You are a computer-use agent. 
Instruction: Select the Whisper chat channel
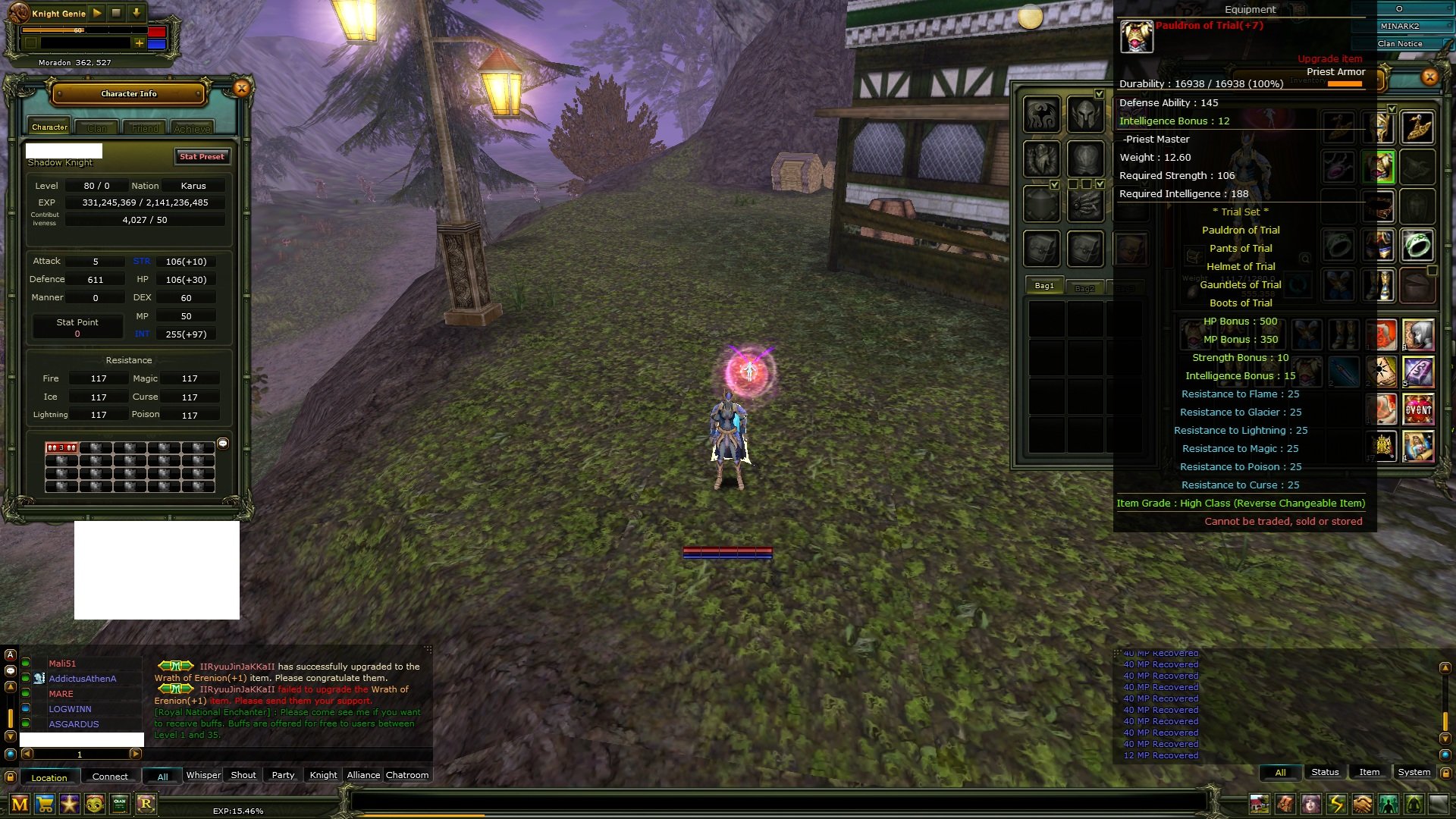pyautogui.click(x=203, y=775)
